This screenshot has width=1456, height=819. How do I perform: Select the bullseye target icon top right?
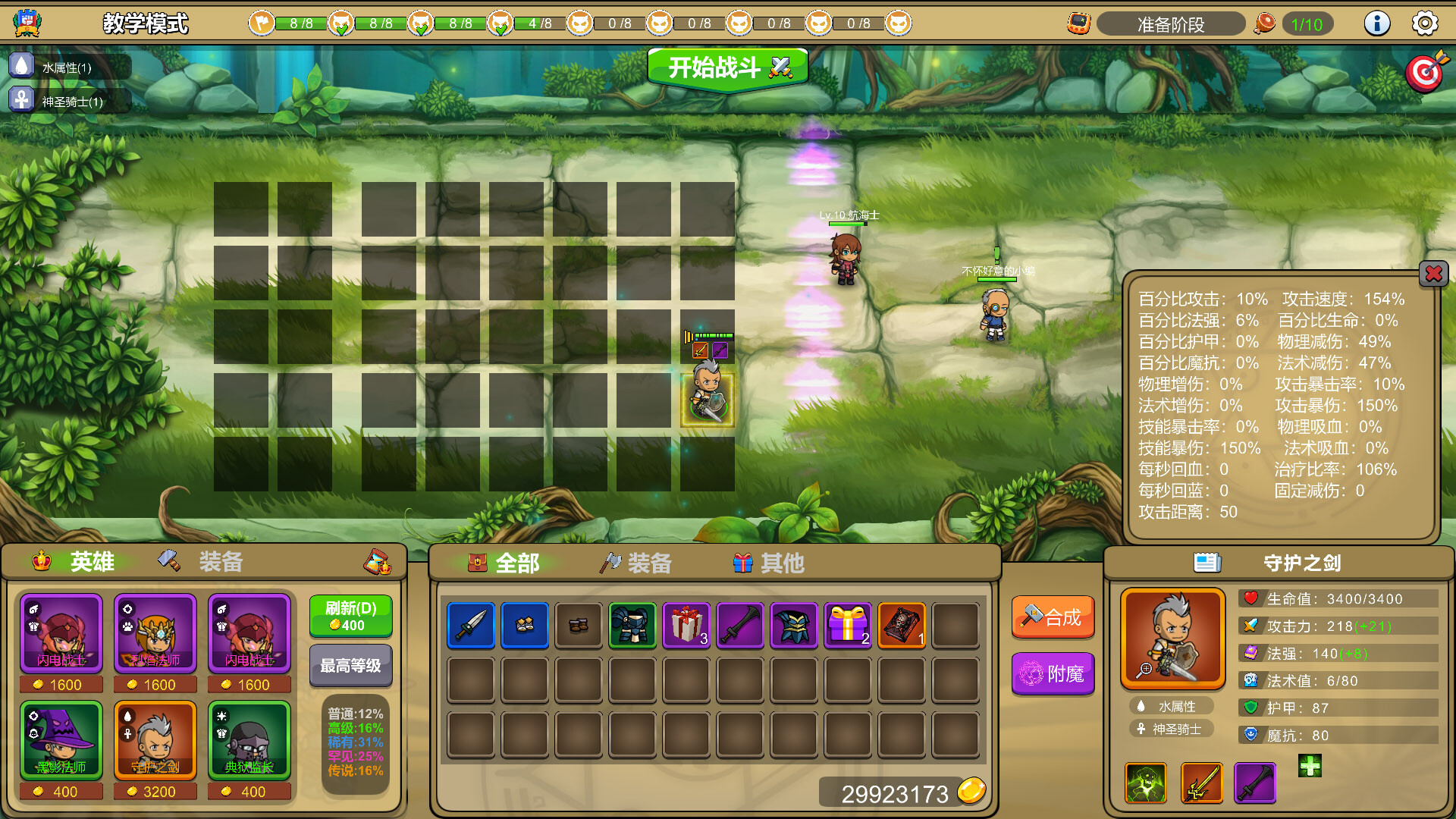[1423, 72]
